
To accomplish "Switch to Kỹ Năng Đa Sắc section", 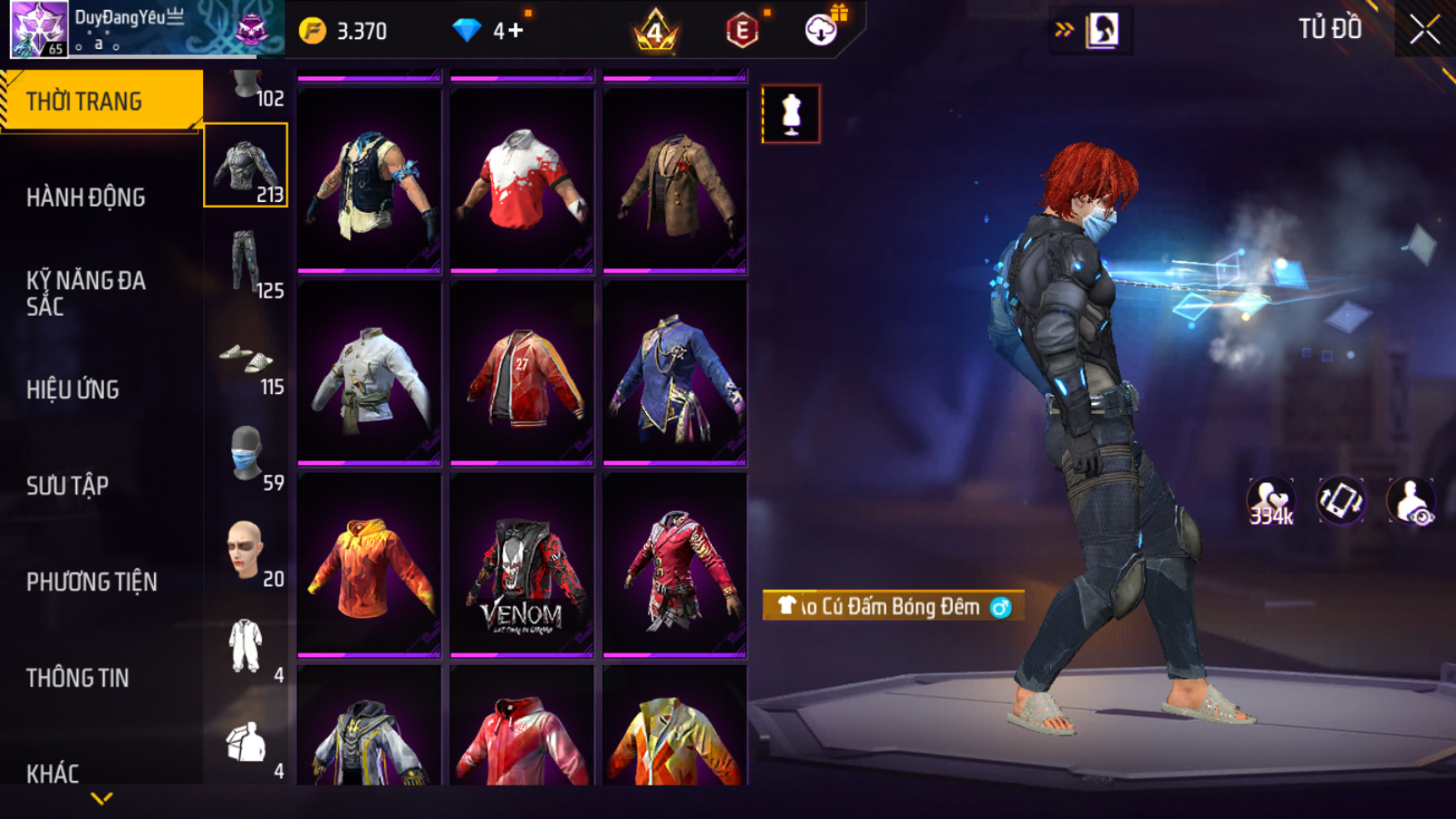I will point(86,294).
